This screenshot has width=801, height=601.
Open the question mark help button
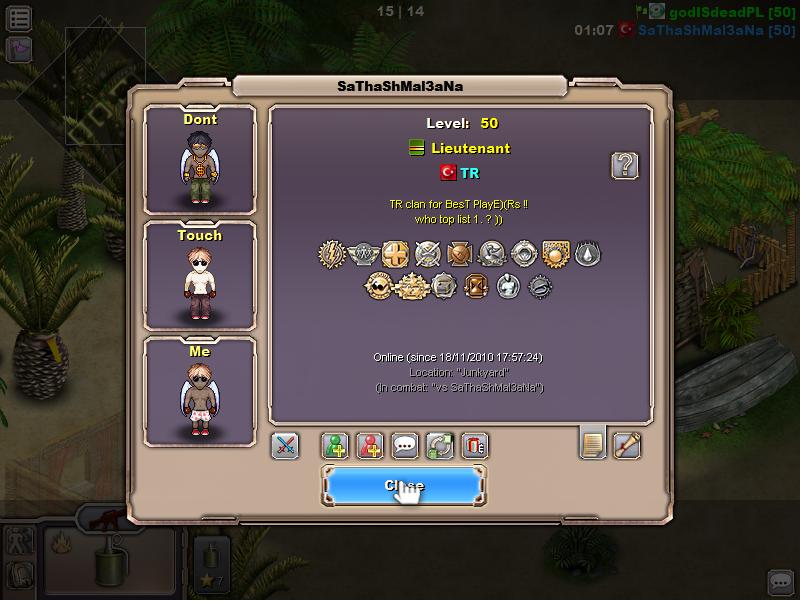[x=624, y=165]
